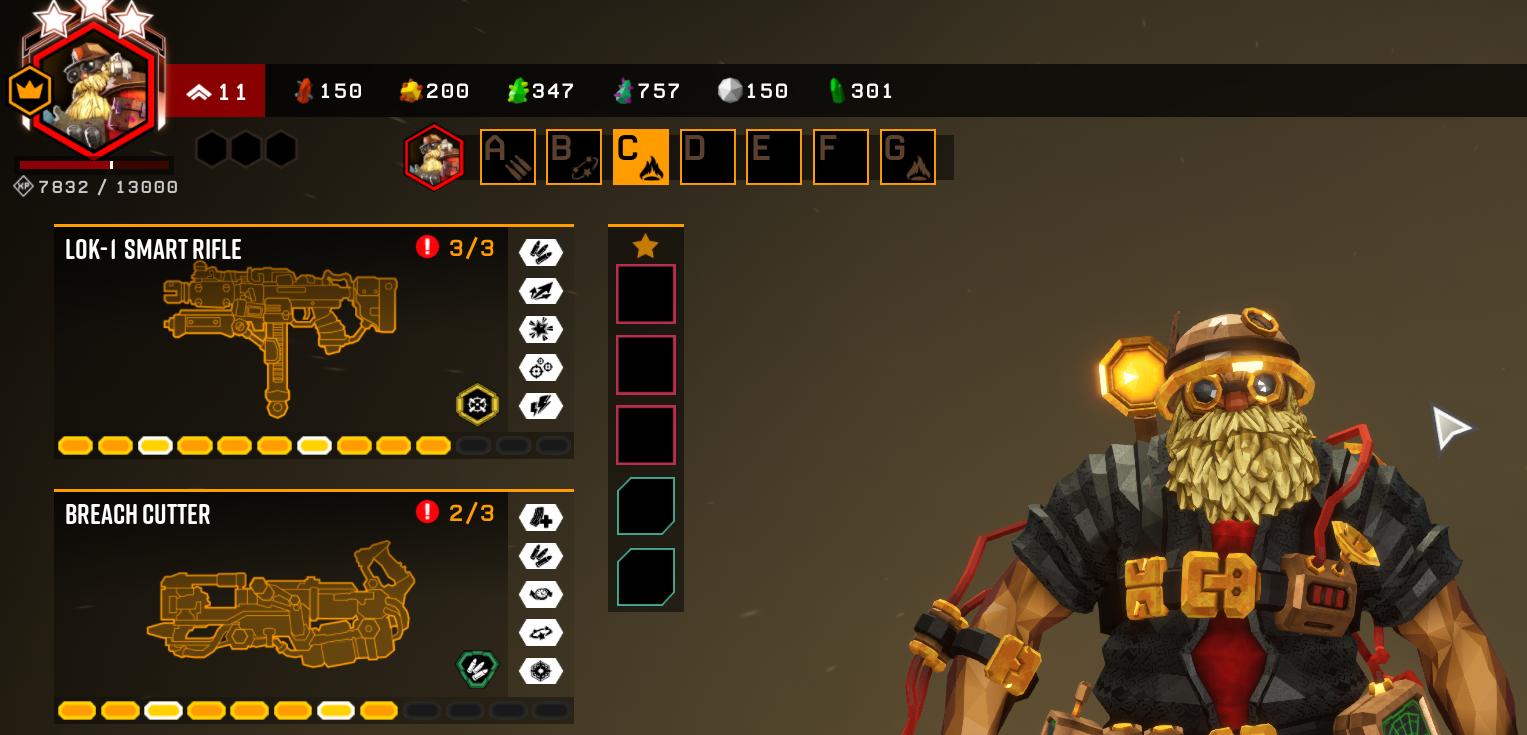Select loadout tab A
The height and width of the screenshot is (735, 1527).
(x=508, y=157)
